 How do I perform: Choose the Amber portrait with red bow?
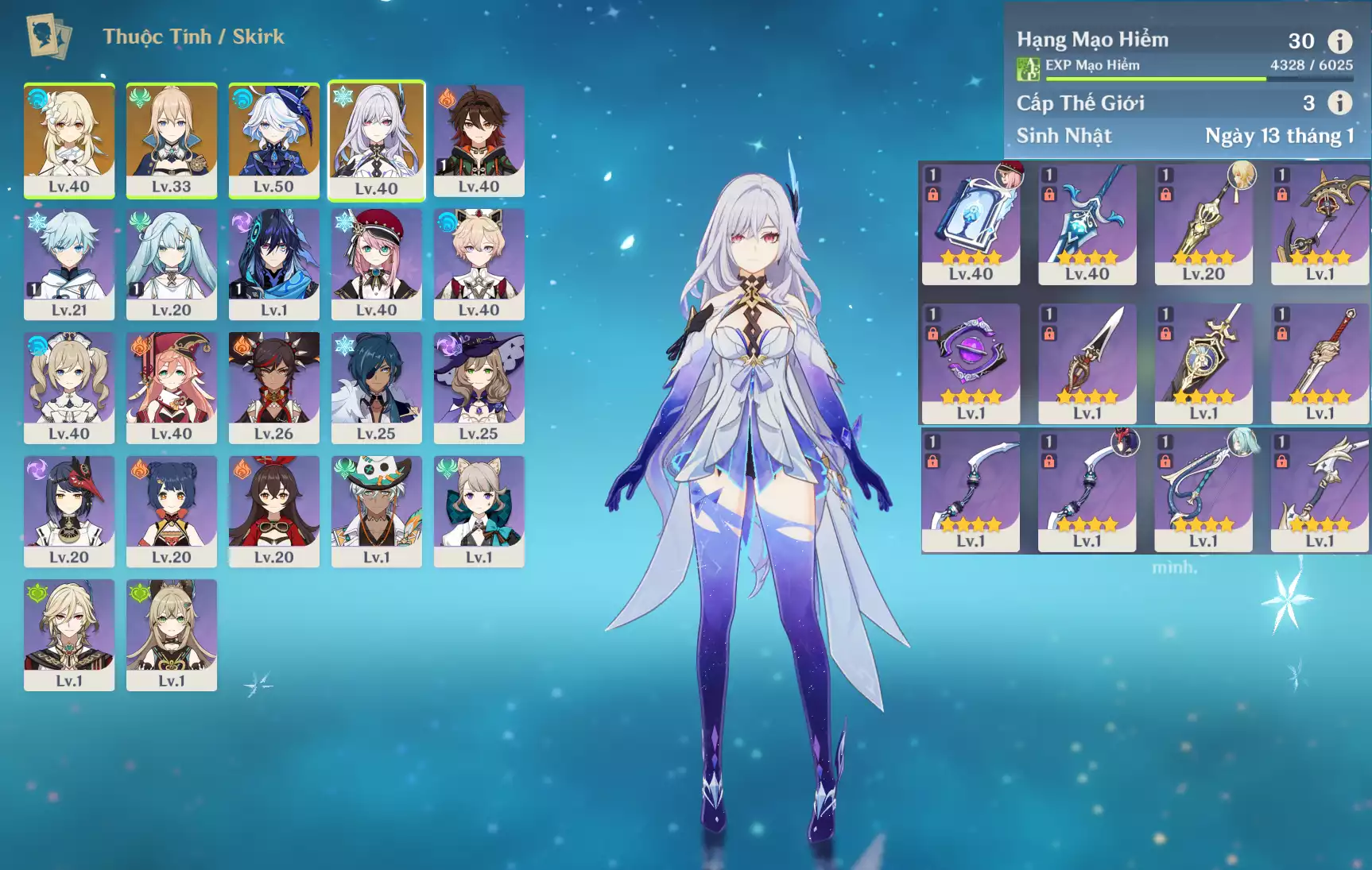274,510
